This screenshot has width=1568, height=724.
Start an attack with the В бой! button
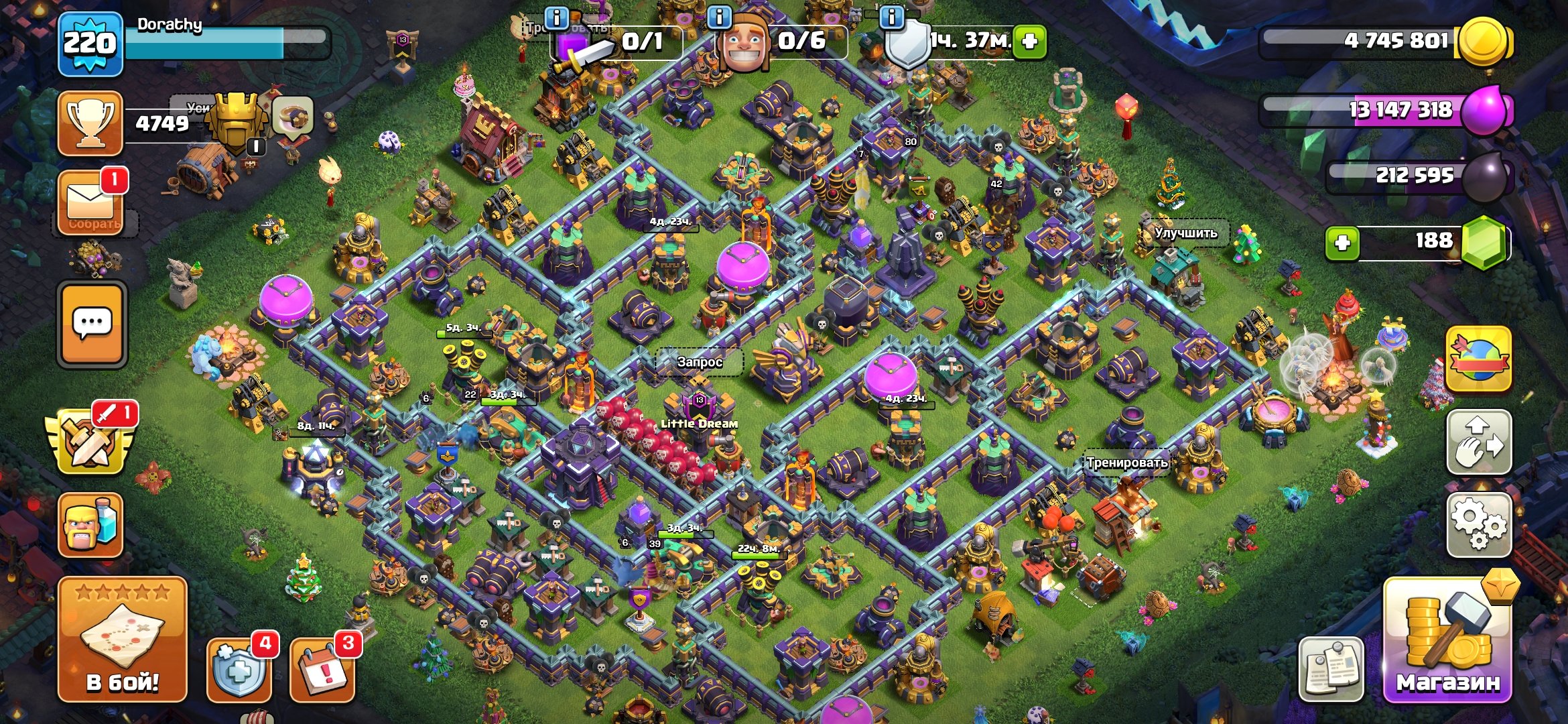[x=122, y=639]
